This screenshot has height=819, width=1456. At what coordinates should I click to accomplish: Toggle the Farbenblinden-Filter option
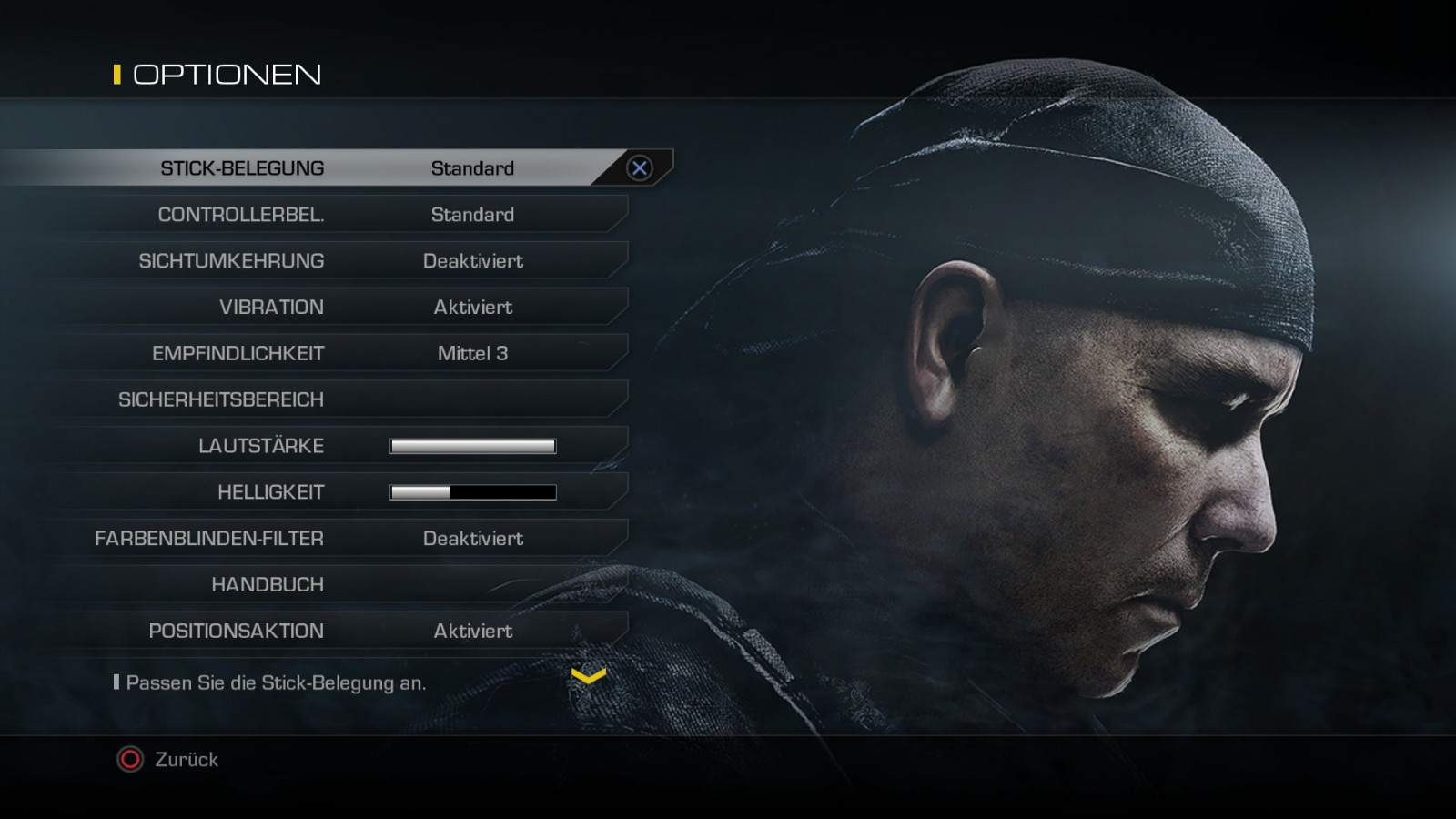pyautogui.click(x=337, y=539)
